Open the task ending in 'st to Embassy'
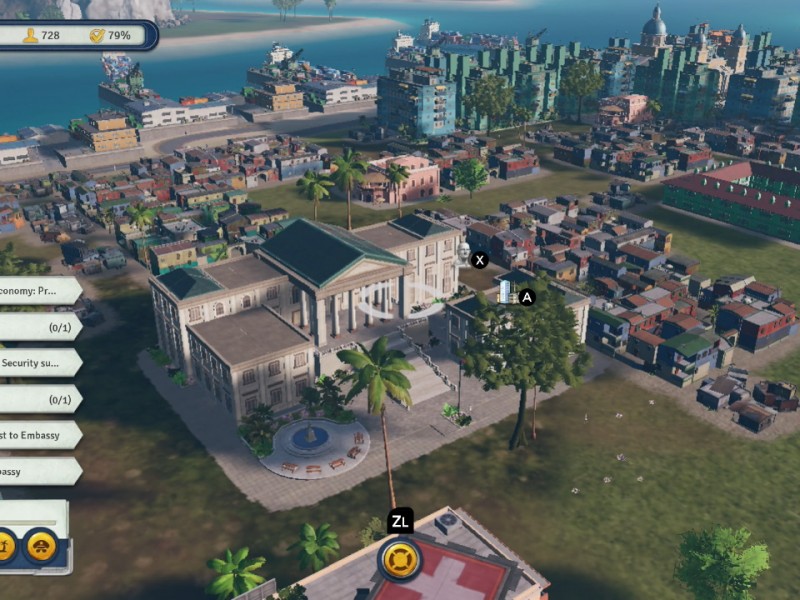800x600 pixels. coord(38,435)
